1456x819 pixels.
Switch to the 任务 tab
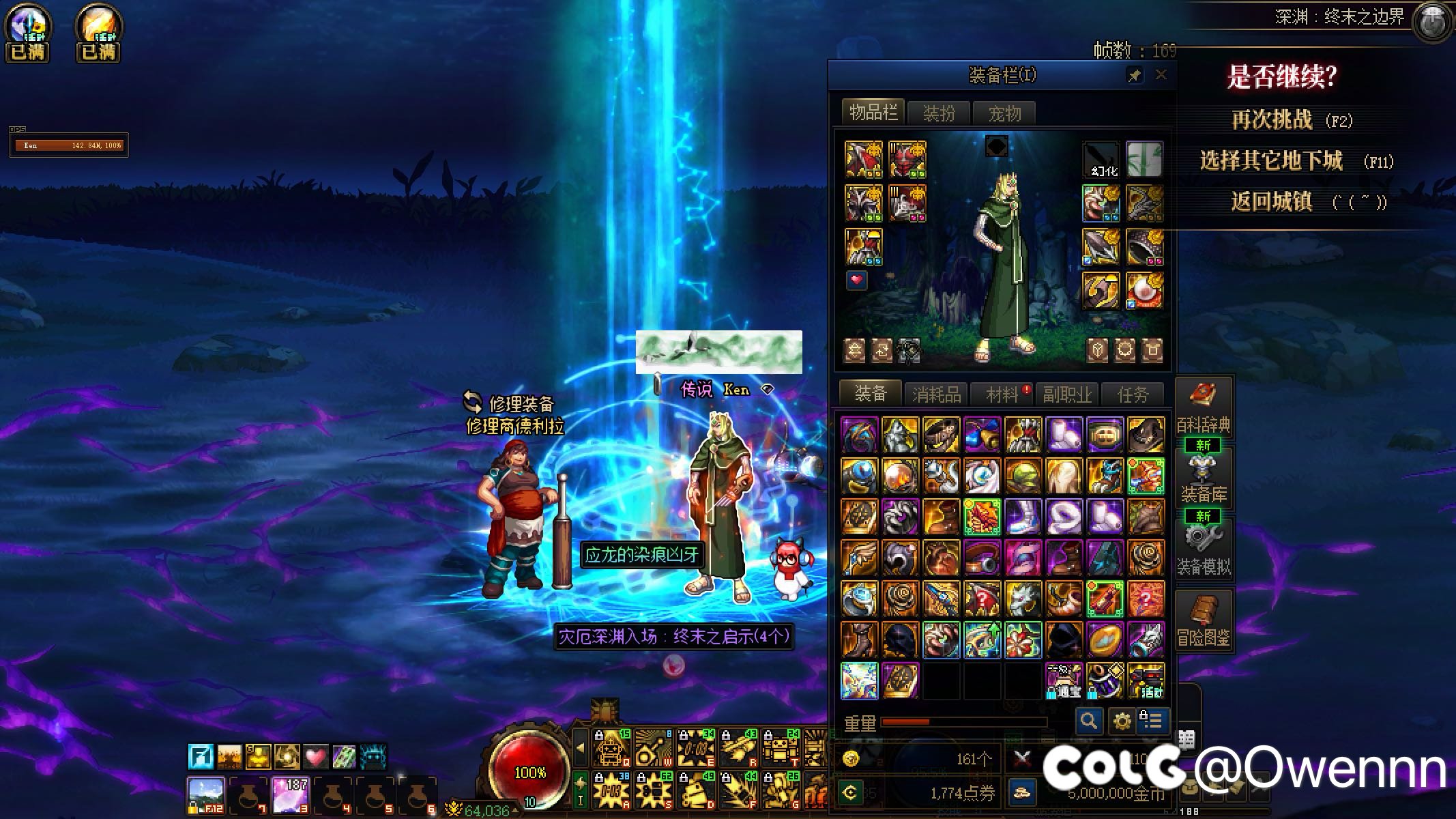(x=1133, y=394)
